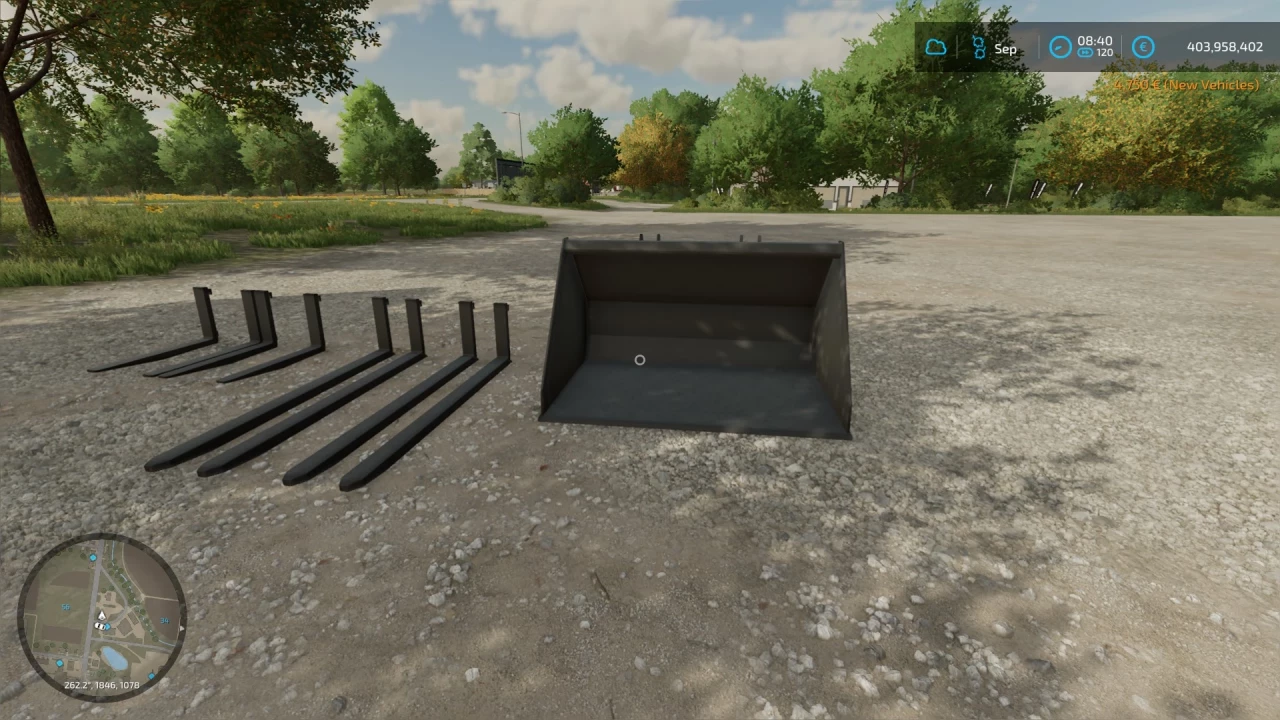The height and width of the screenshot is (720, 1280).
Task: Click the money balance 403,958,402
Action: pos(1222,46)
